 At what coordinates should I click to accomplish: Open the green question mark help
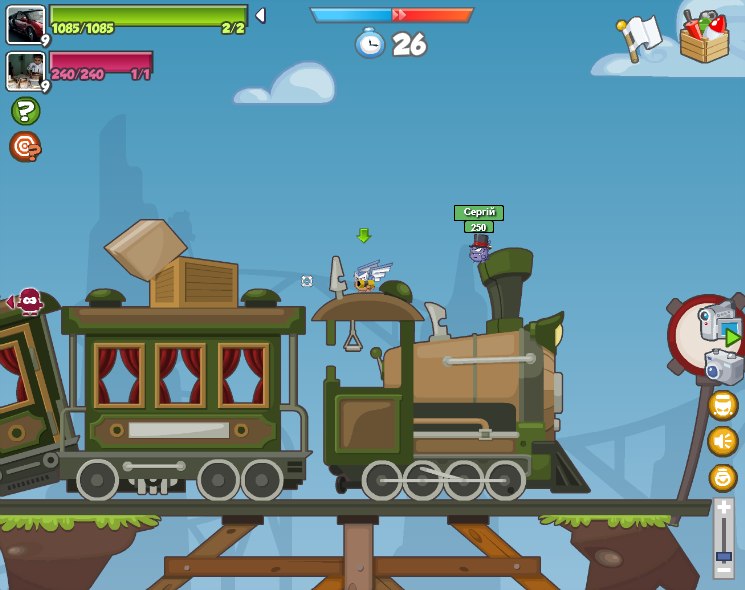(25, 111)
